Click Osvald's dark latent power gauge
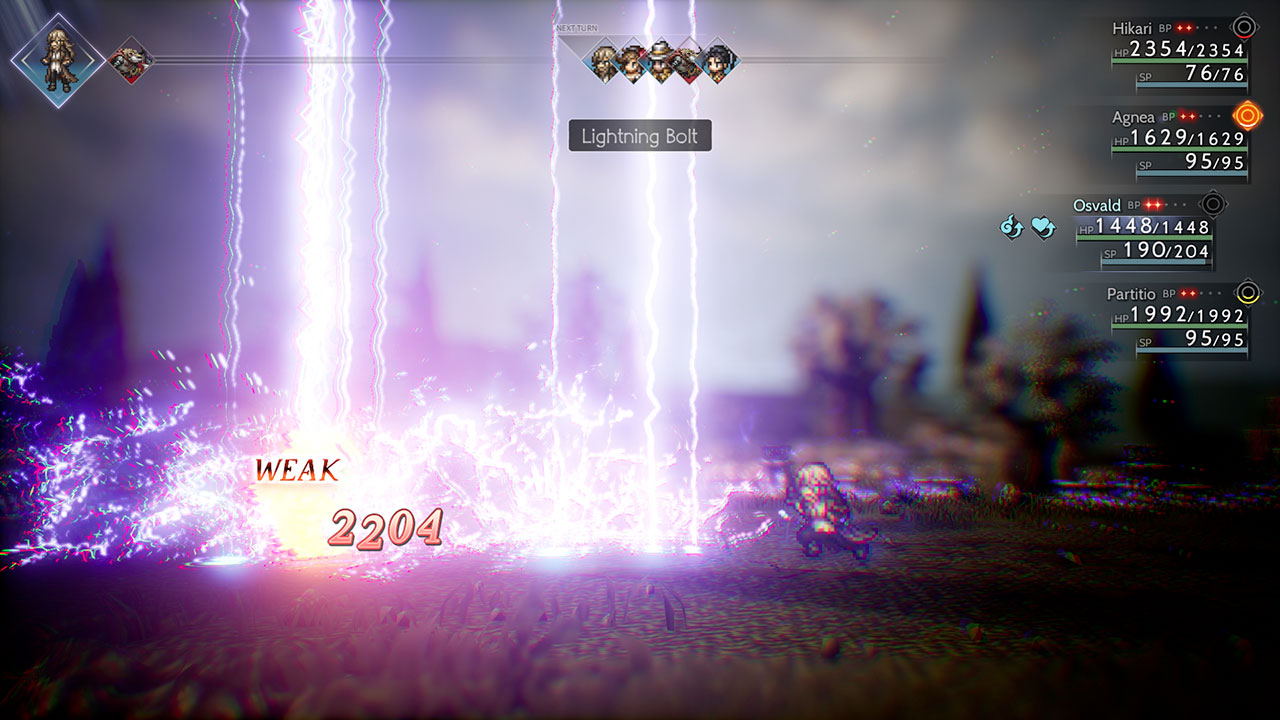This screenshot has height=720, width=1280. (1212, 204)
